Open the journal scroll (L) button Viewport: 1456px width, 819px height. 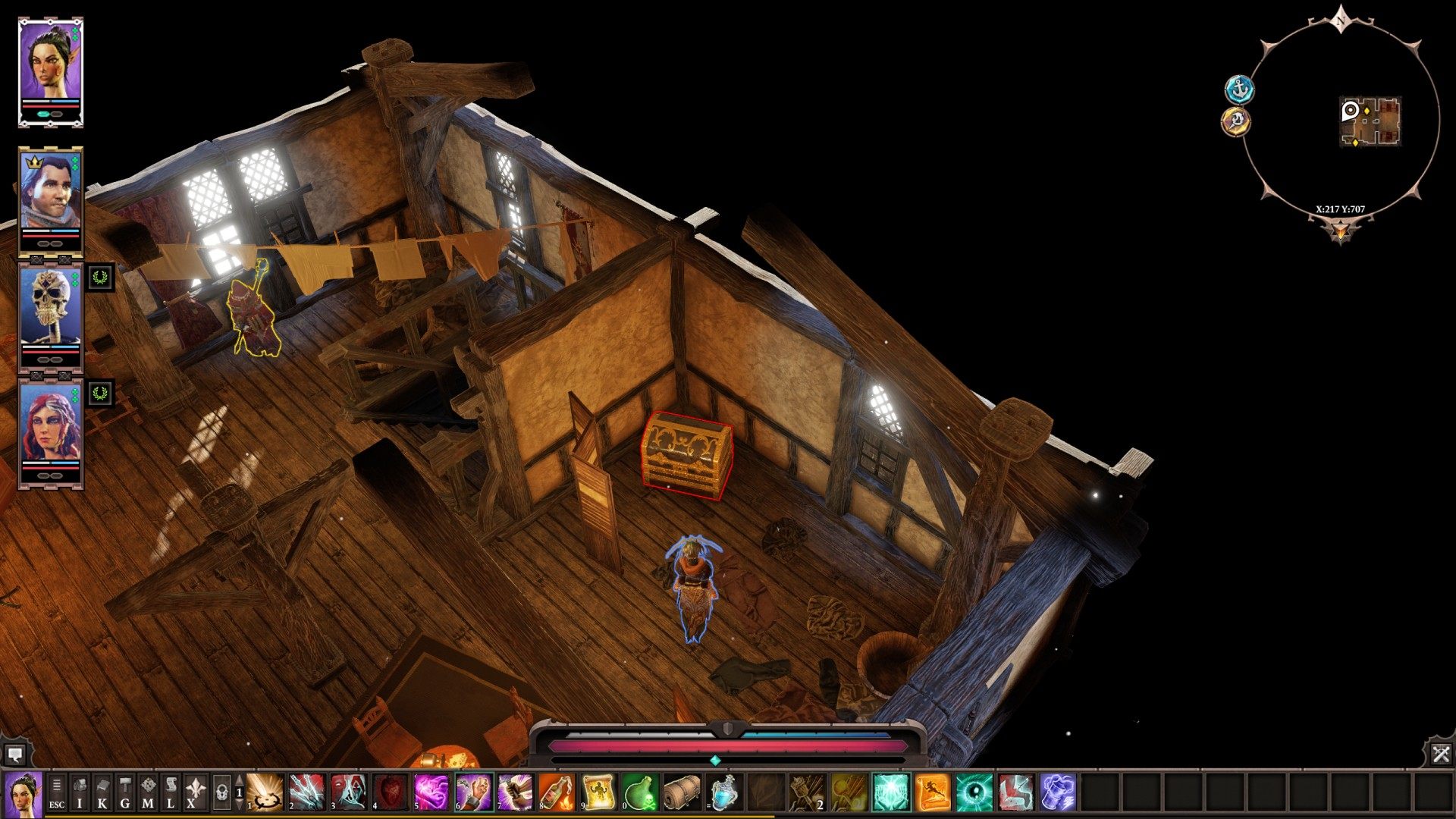click(171, 793)
